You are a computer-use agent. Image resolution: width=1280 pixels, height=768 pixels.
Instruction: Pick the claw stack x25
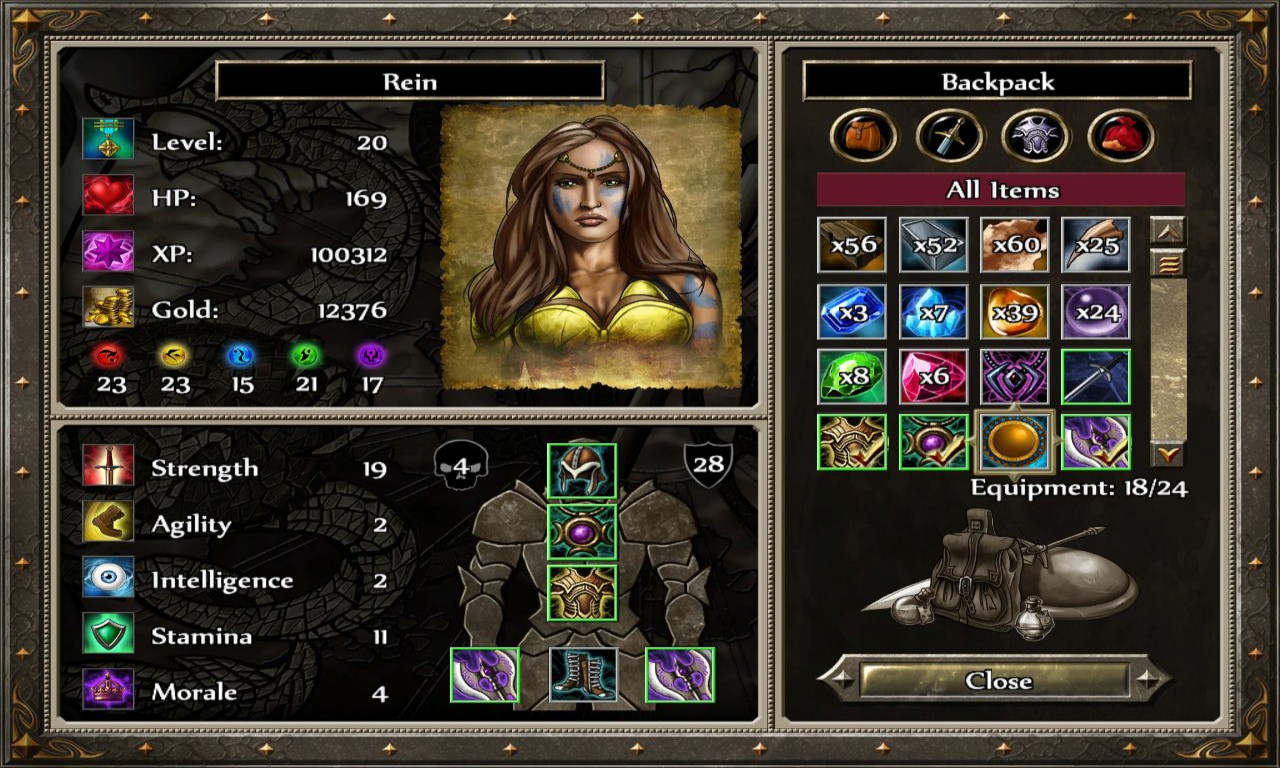[x=1096, y=245]
